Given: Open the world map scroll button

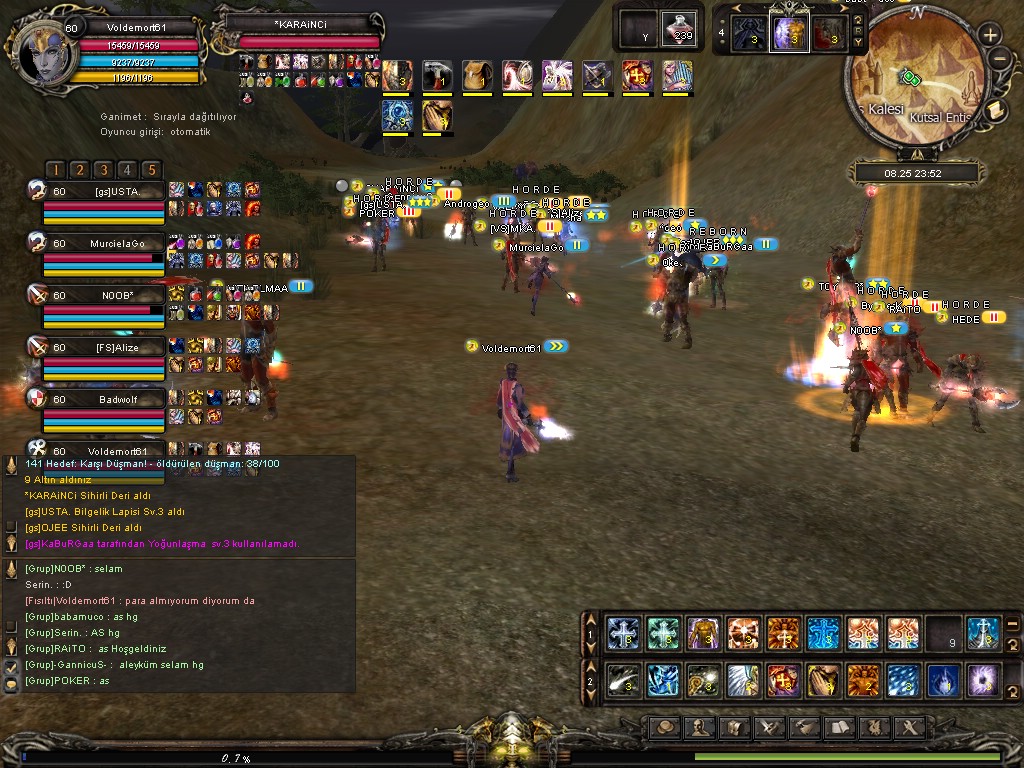Looking at the screenshot, I should click(x=996, y=109).
